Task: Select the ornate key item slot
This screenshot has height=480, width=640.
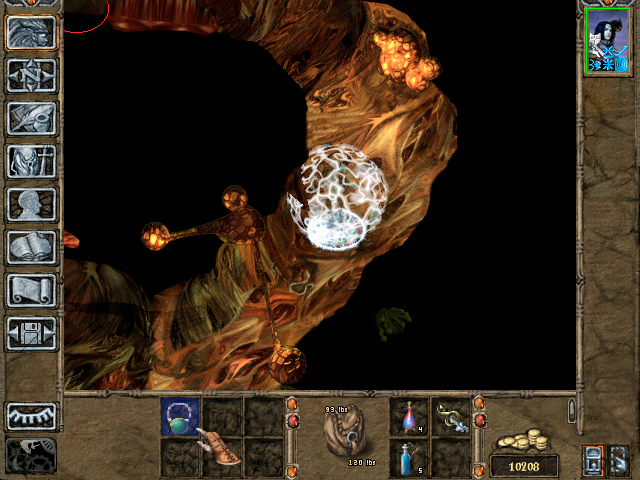Action: tap(451, 416)
